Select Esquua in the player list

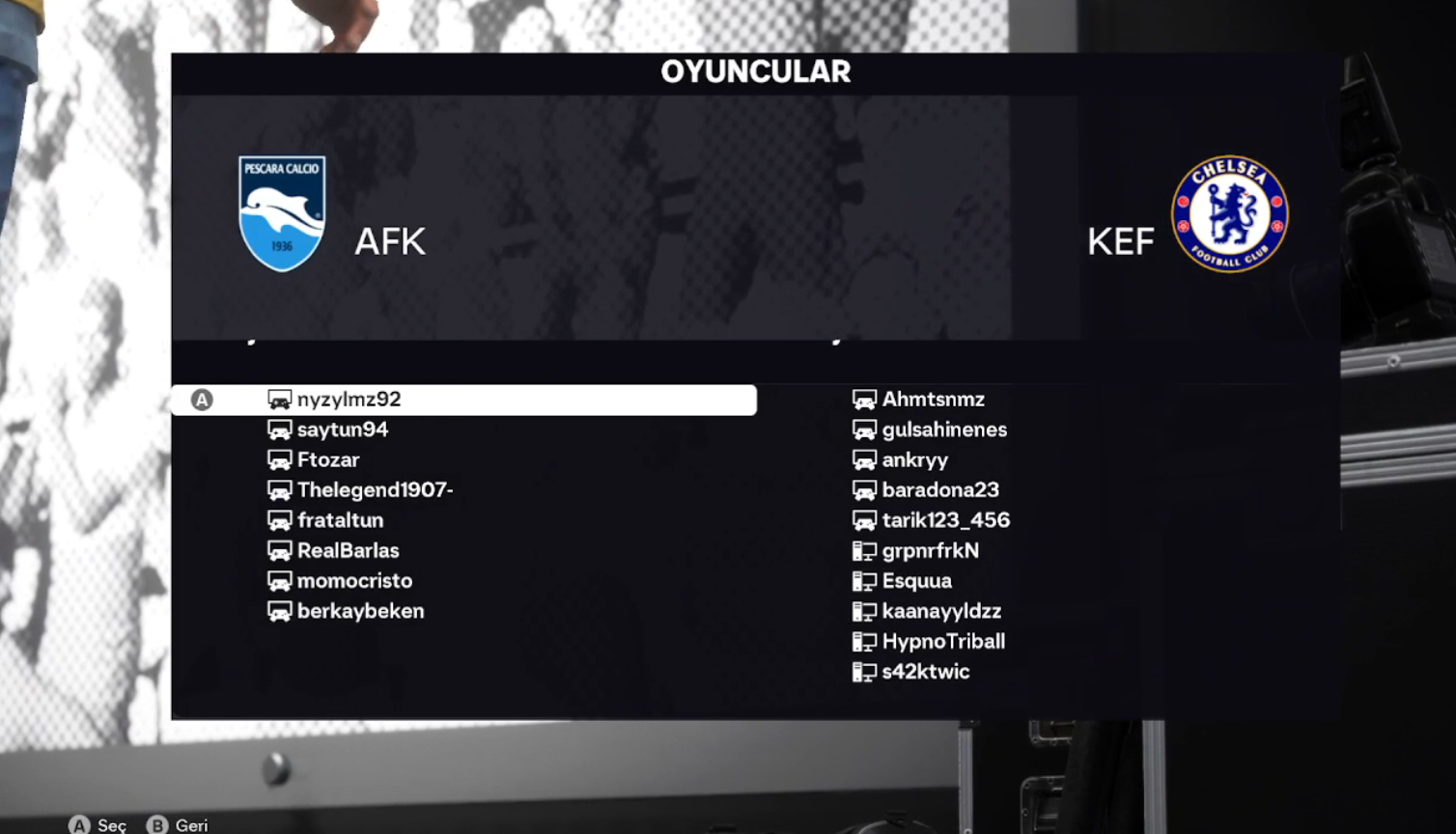[916, 581]
